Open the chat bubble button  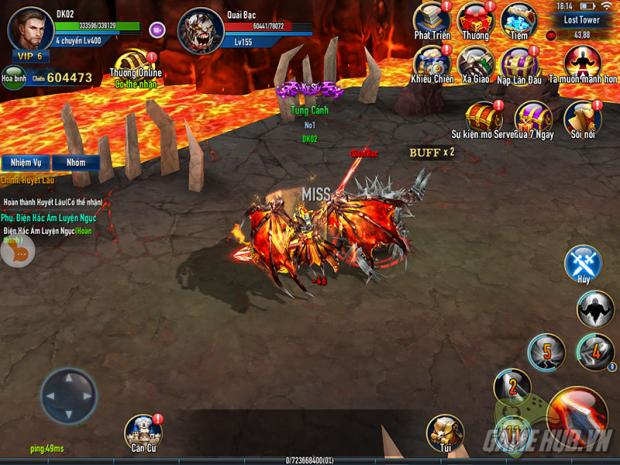18,253
